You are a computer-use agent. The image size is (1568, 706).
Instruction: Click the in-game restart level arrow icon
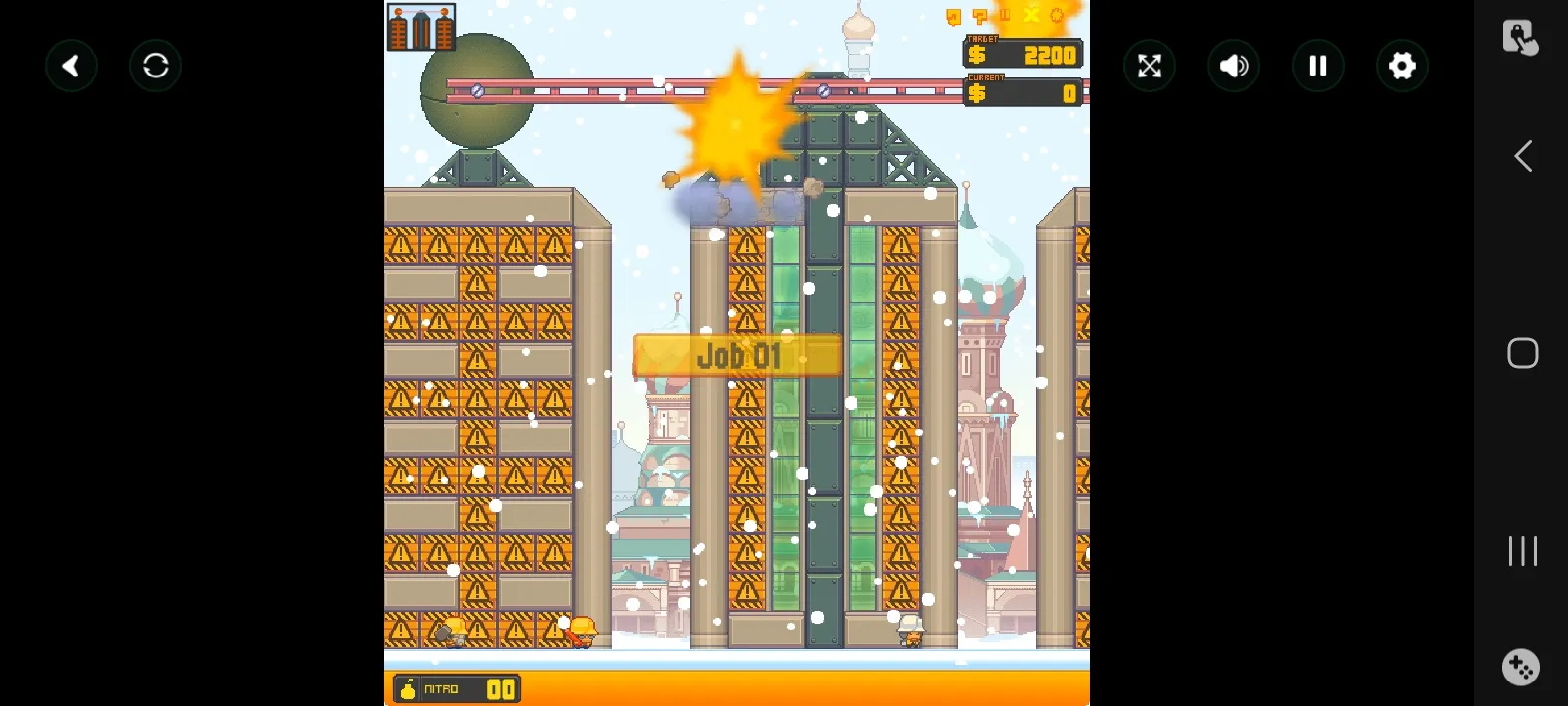(954, 16)
